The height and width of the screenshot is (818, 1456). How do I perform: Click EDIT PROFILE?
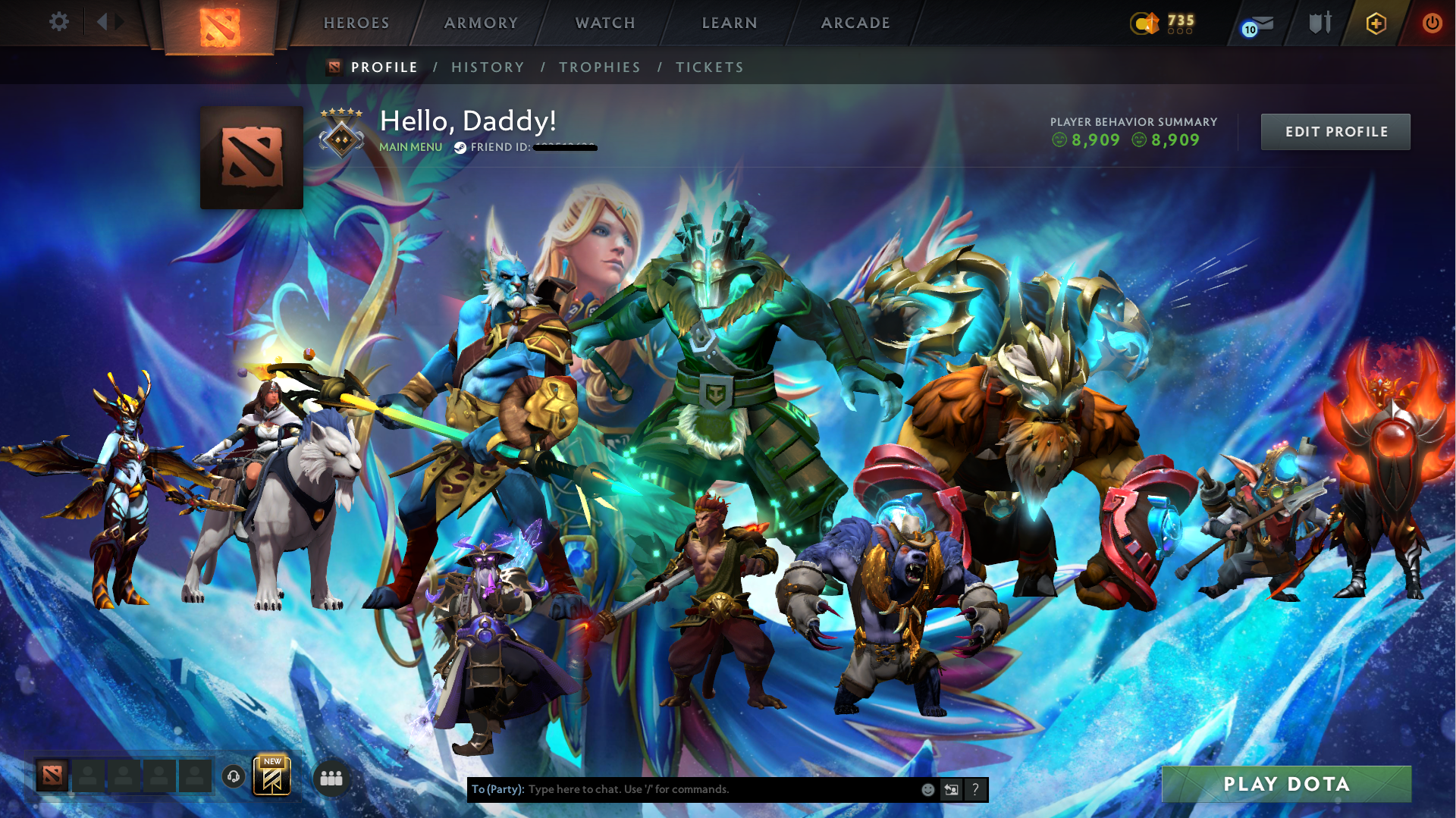point(1335,131)
